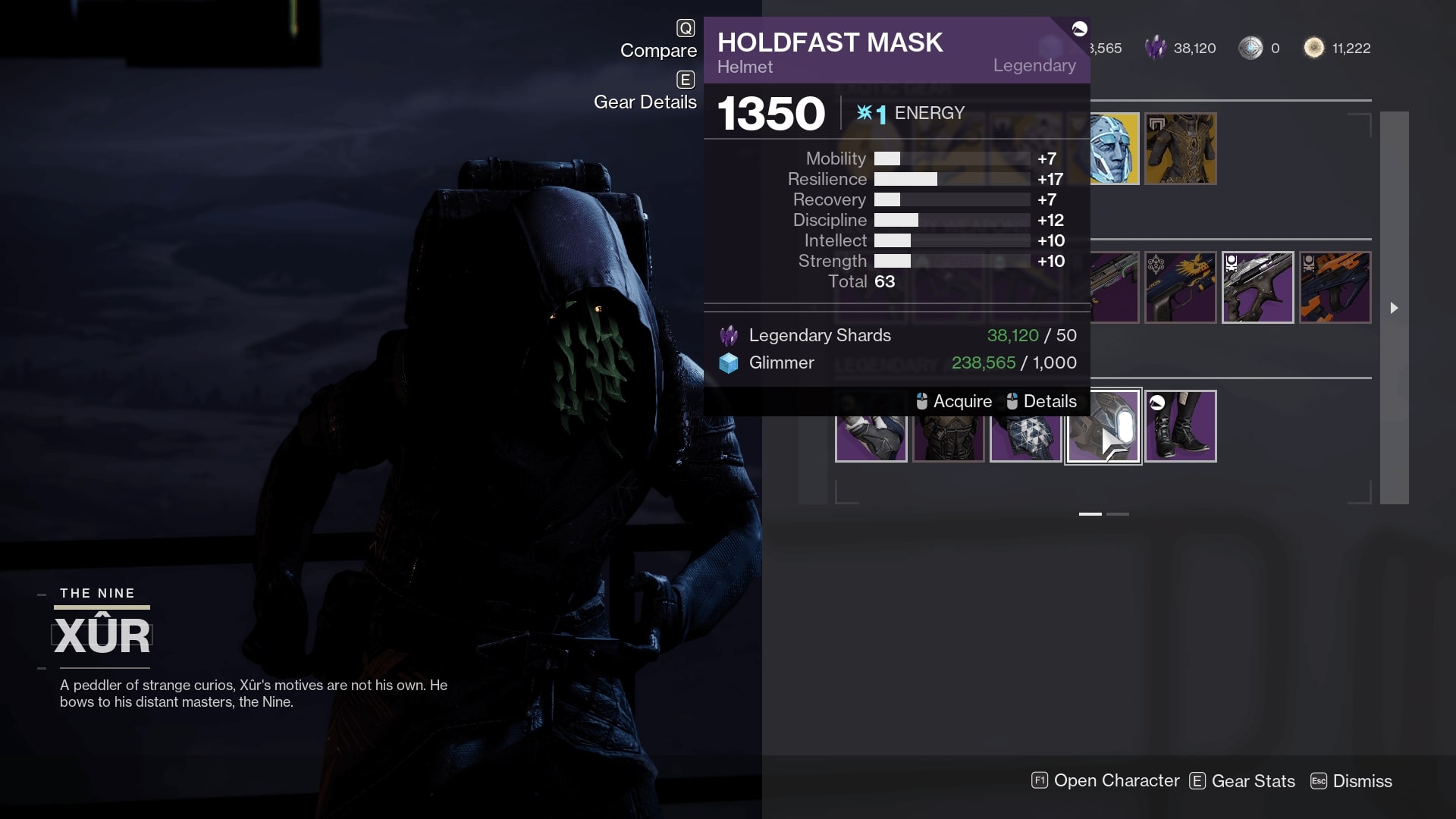Select the orange sniper rifle in the weapons row
Image resolution: width=1456 pixels, height=819 pixels.
tap(1335, 287)
